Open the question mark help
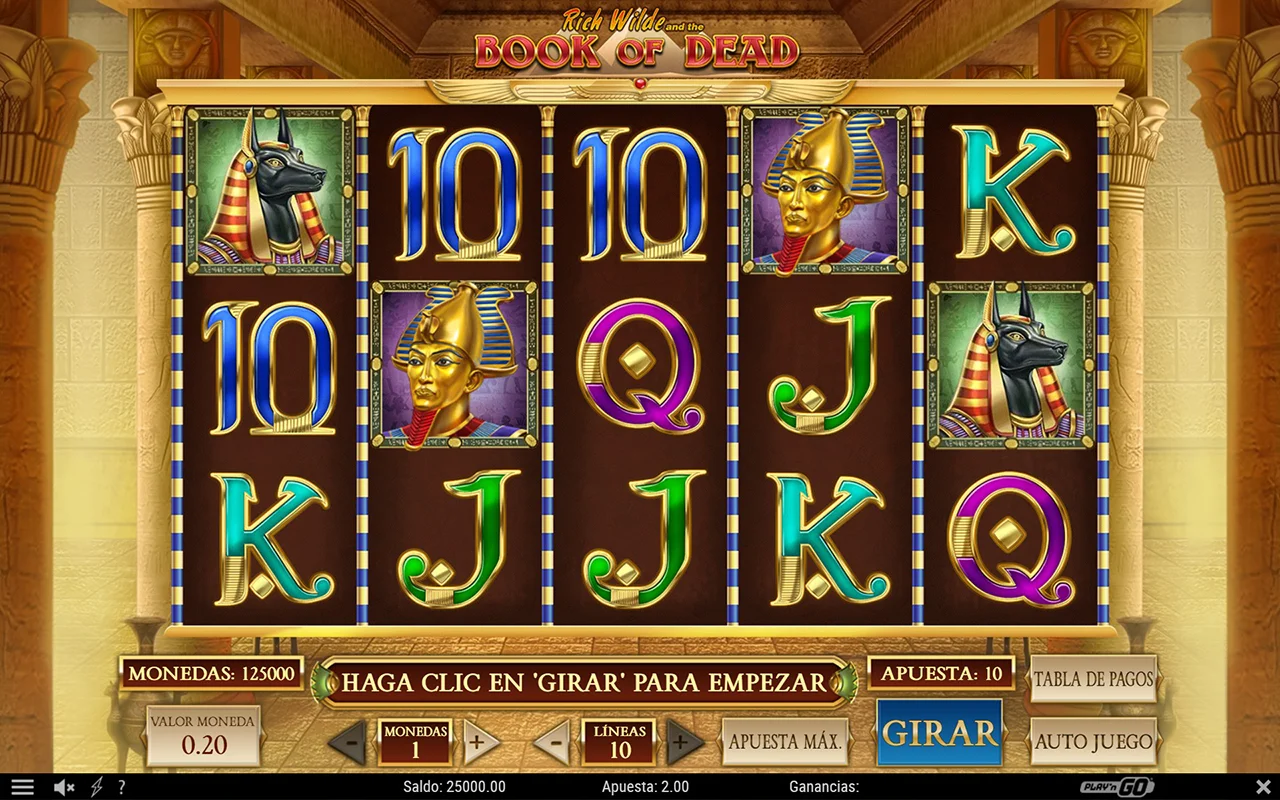Image resolution: width=1280 pixels, height=800 pixels. (121, 787)
